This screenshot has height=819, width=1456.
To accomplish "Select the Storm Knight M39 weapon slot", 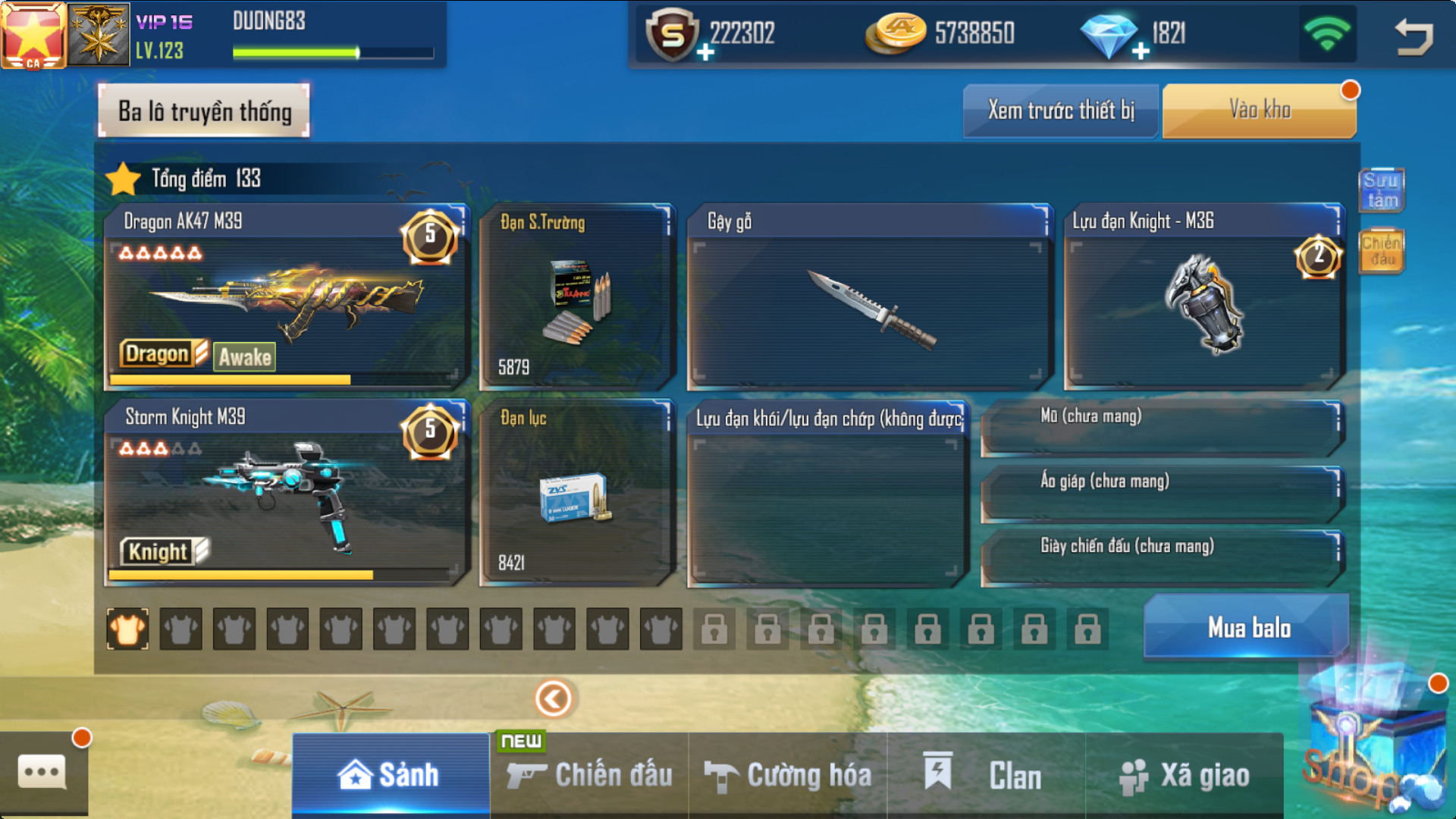I will (287, 493).
